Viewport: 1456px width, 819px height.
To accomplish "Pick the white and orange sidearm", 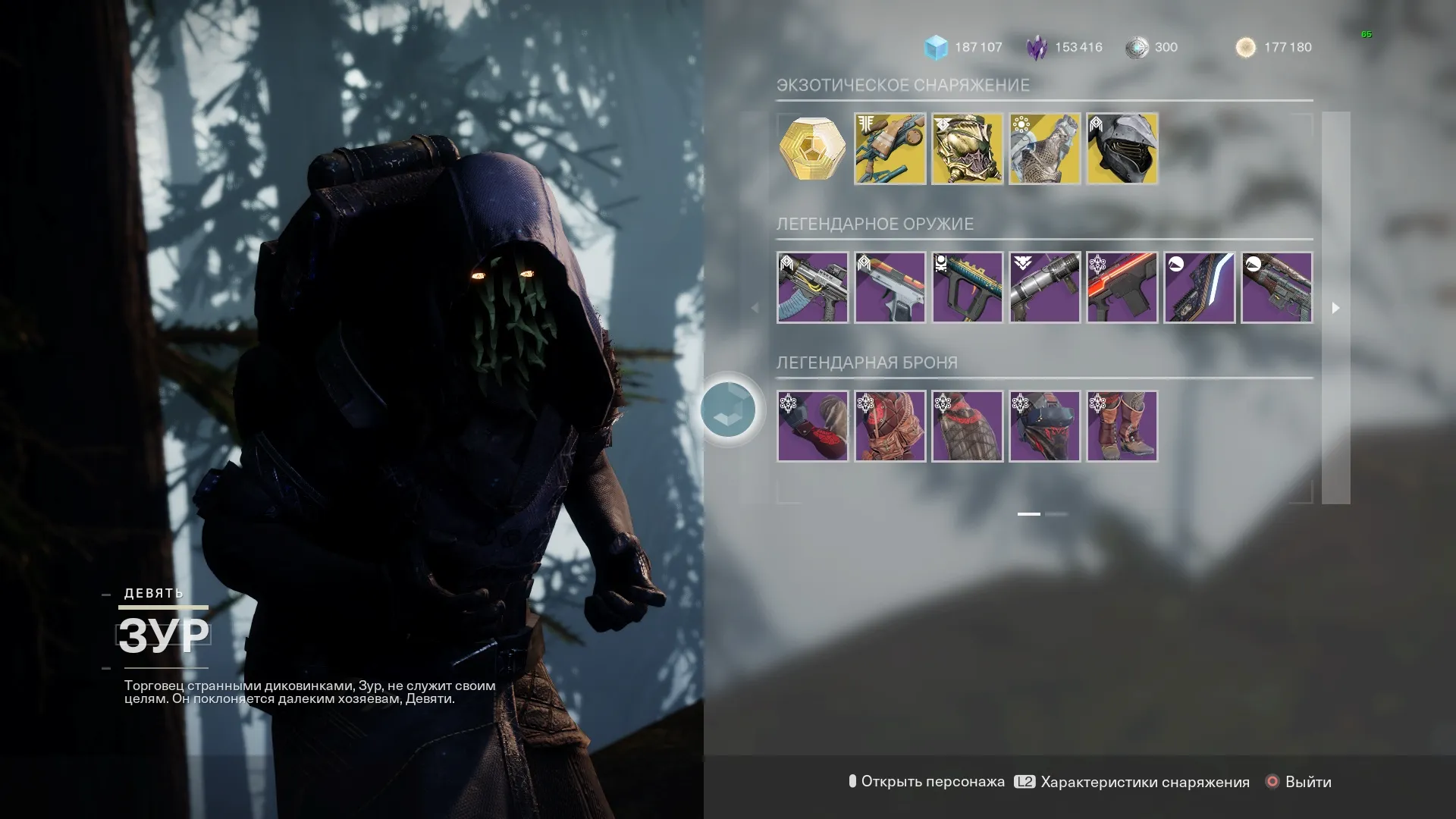I will click(890, 287).
